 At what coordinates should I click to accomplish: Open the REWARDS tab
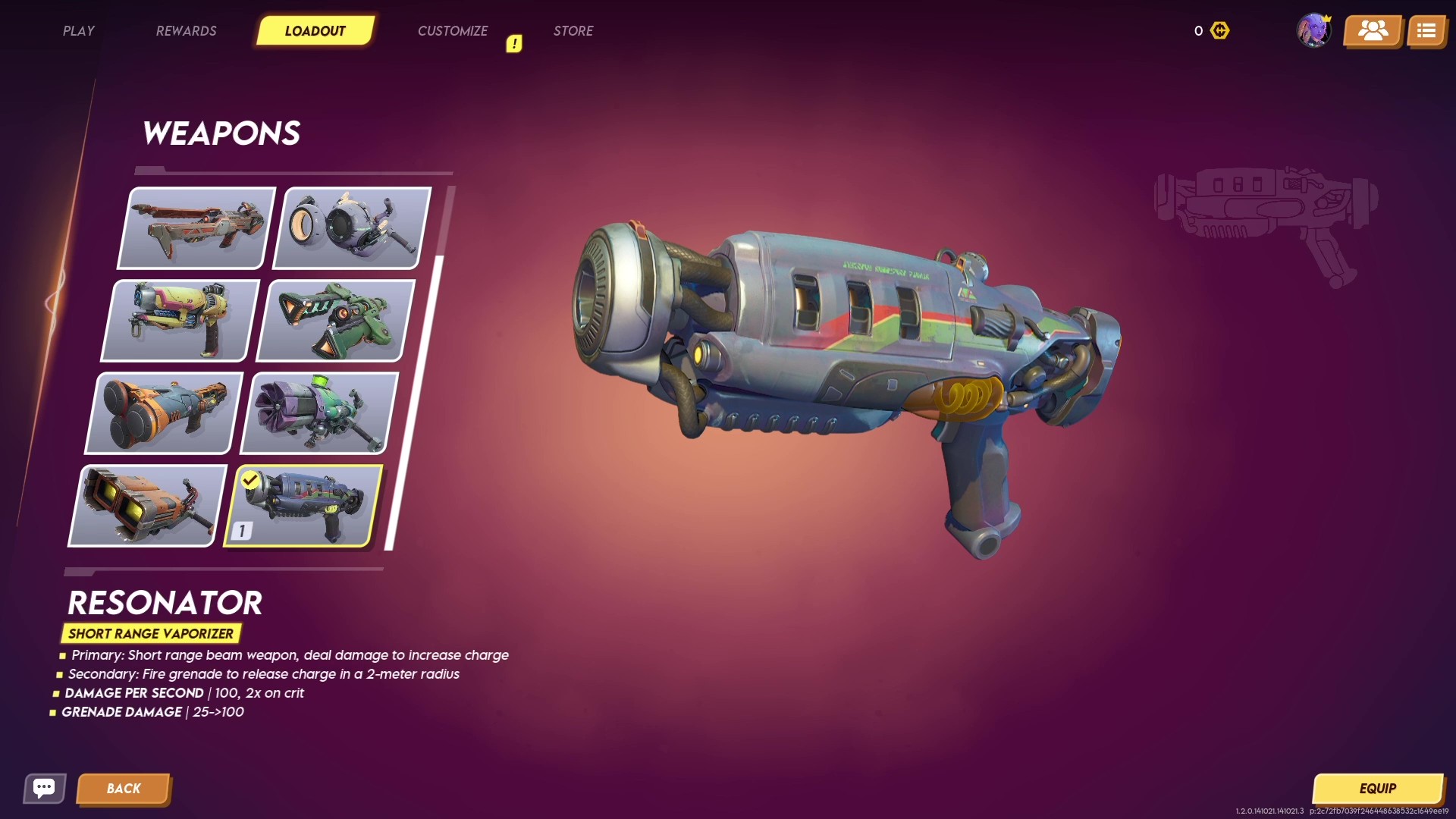click(x=186, y=31)
